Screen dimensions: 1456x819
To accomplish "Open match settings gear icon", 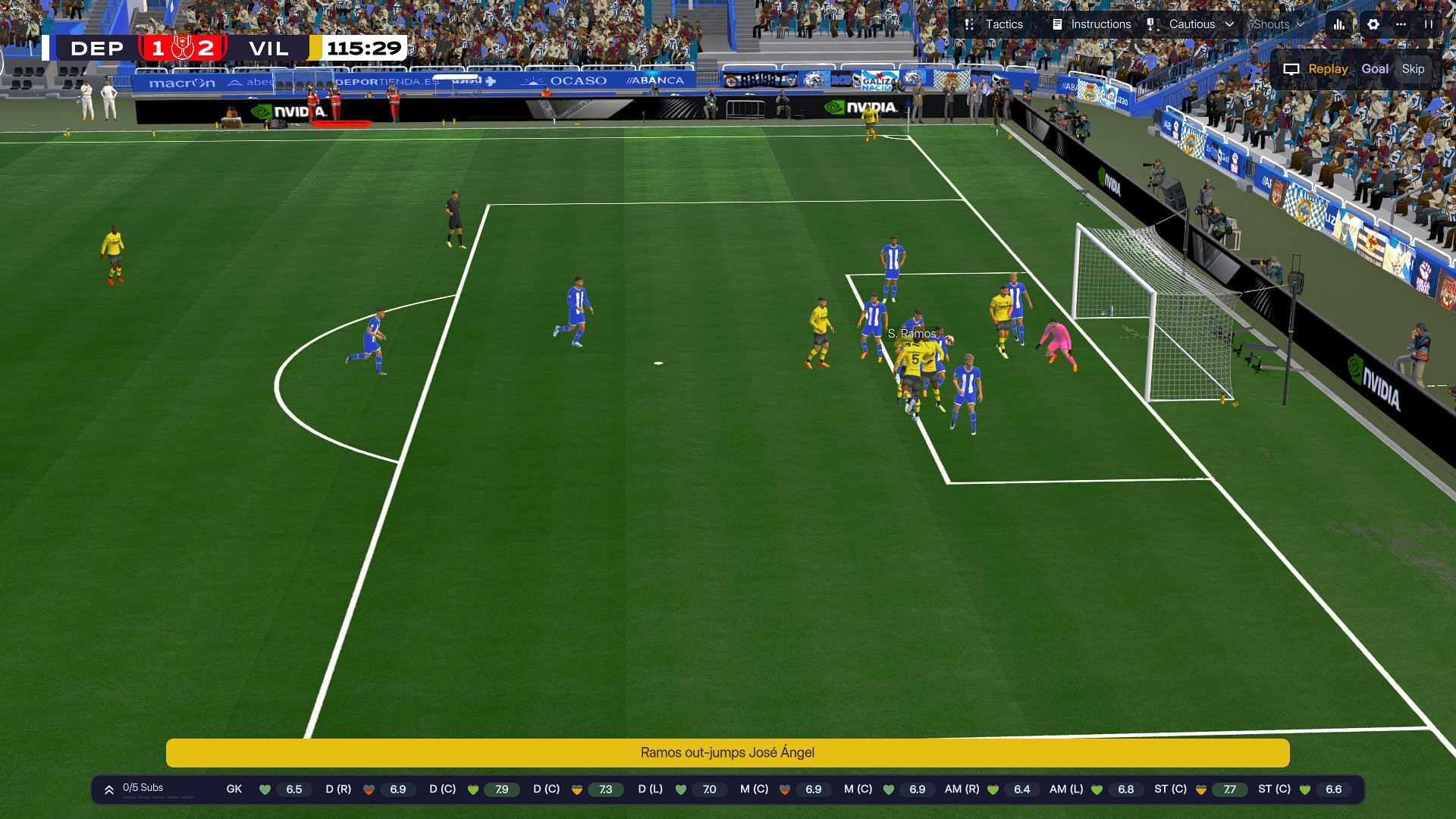I will (1373, 24).
